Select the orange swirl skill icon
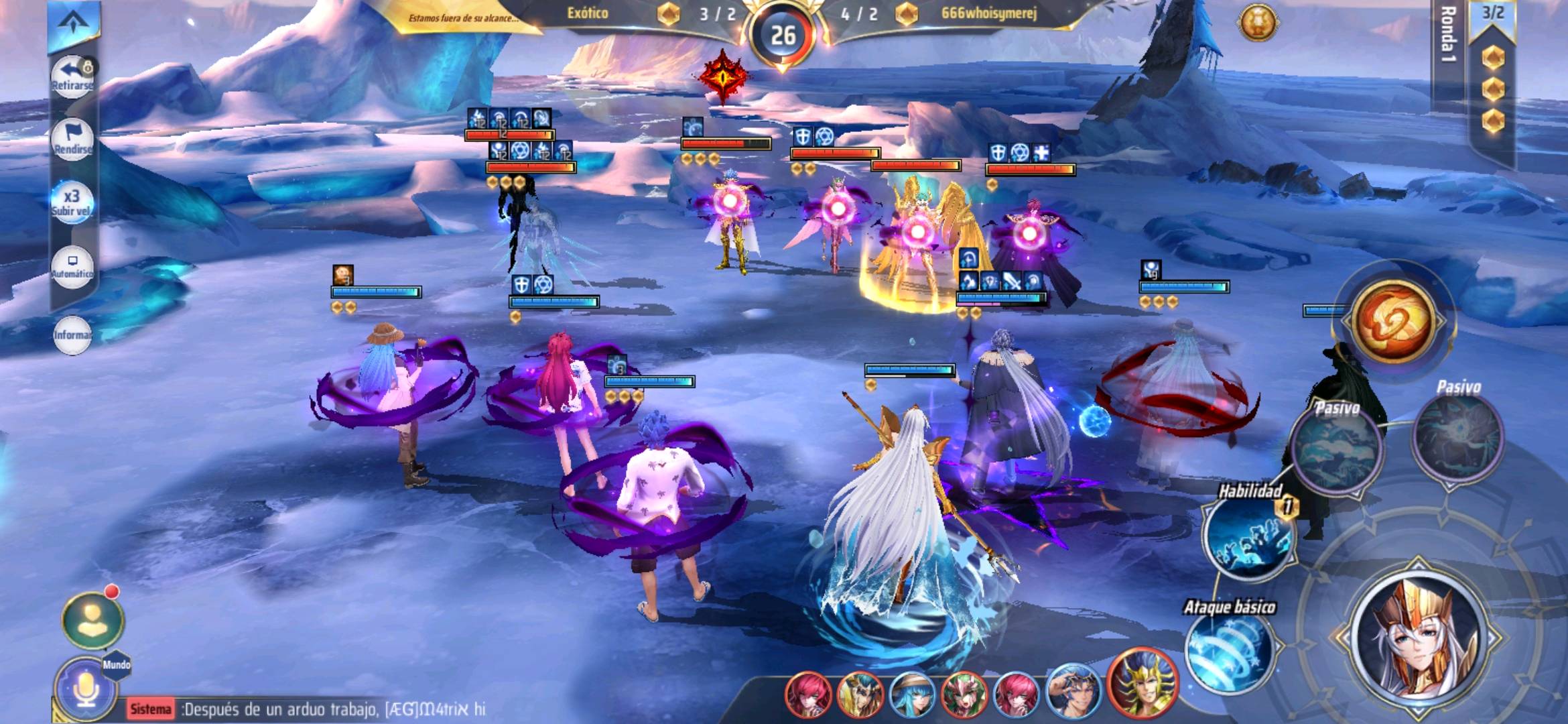The width and height of the screenshot is (1568, 724). click(x=1393, y=321)
